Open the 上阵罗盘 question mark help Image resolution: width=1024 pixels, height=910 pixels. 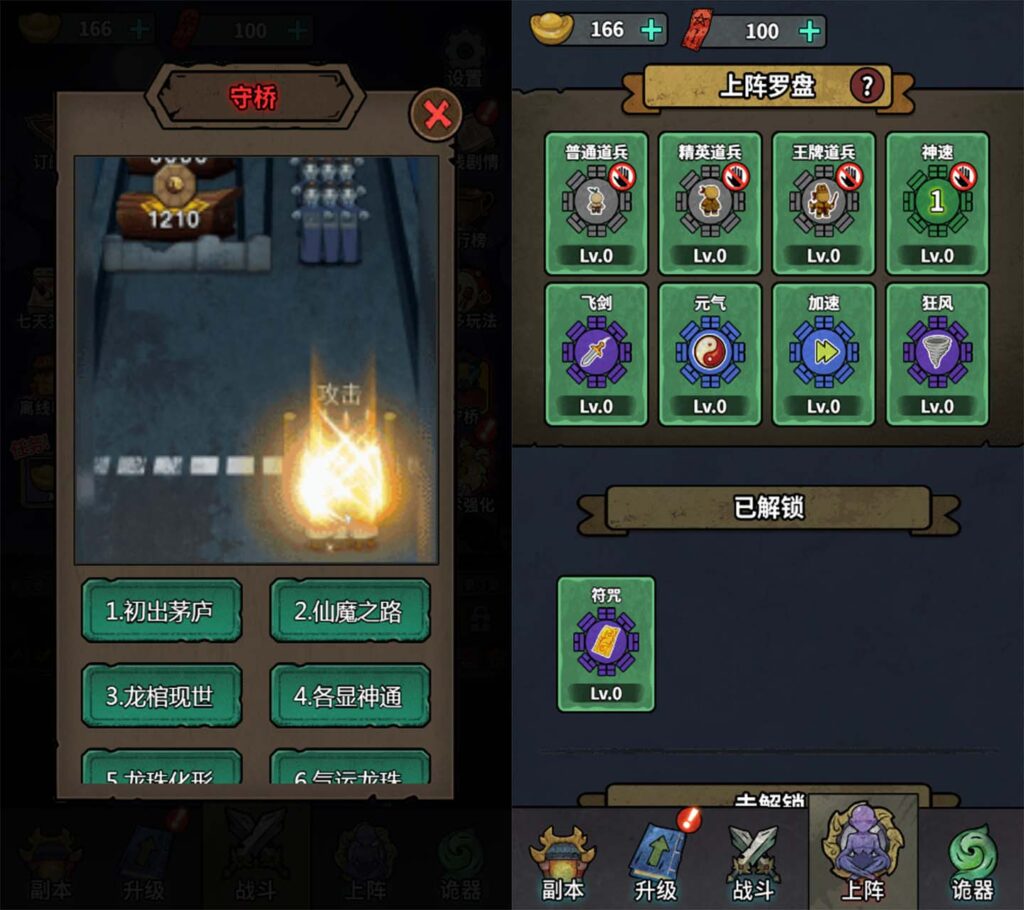[867, 87]
